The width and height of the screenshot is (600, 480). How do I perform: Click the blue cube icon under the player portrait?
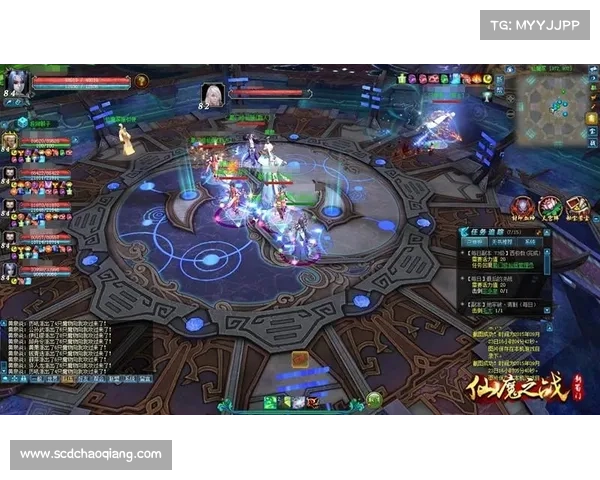22,122
